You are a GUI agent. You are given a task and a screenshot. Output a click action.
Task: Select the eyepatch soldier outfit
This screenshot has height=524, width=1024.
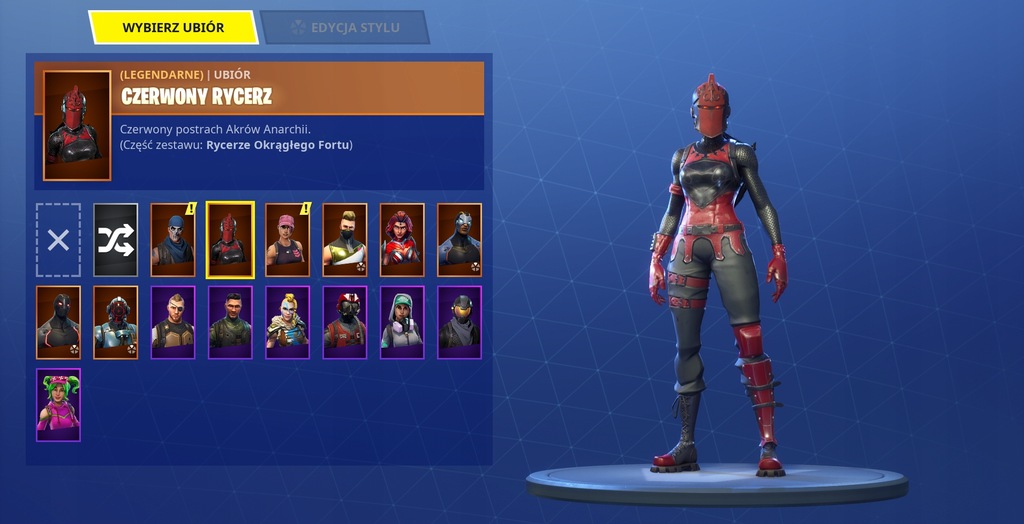173,322
